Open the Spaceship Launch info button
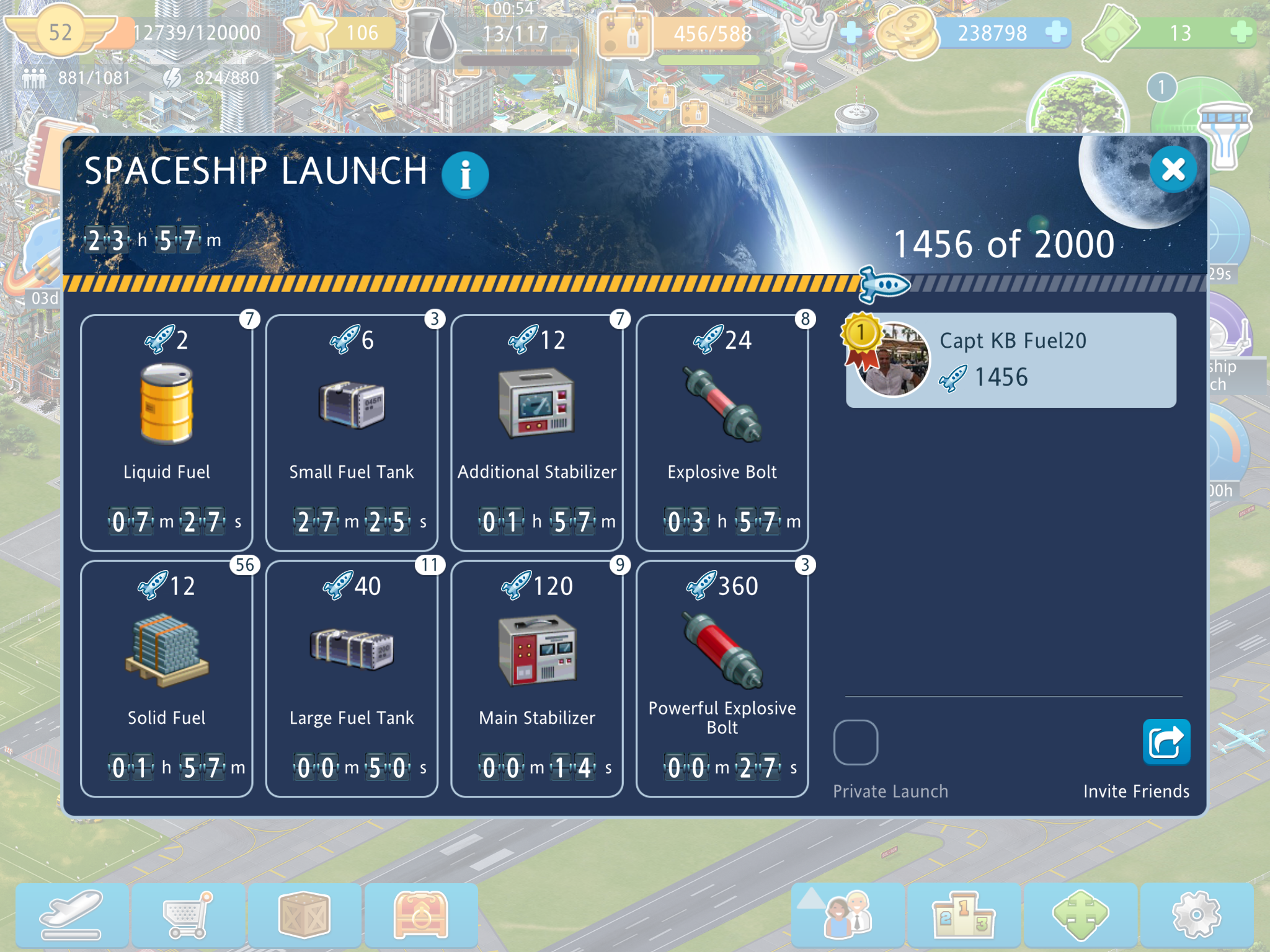The image size is (1270, 952). pos(465,175)
